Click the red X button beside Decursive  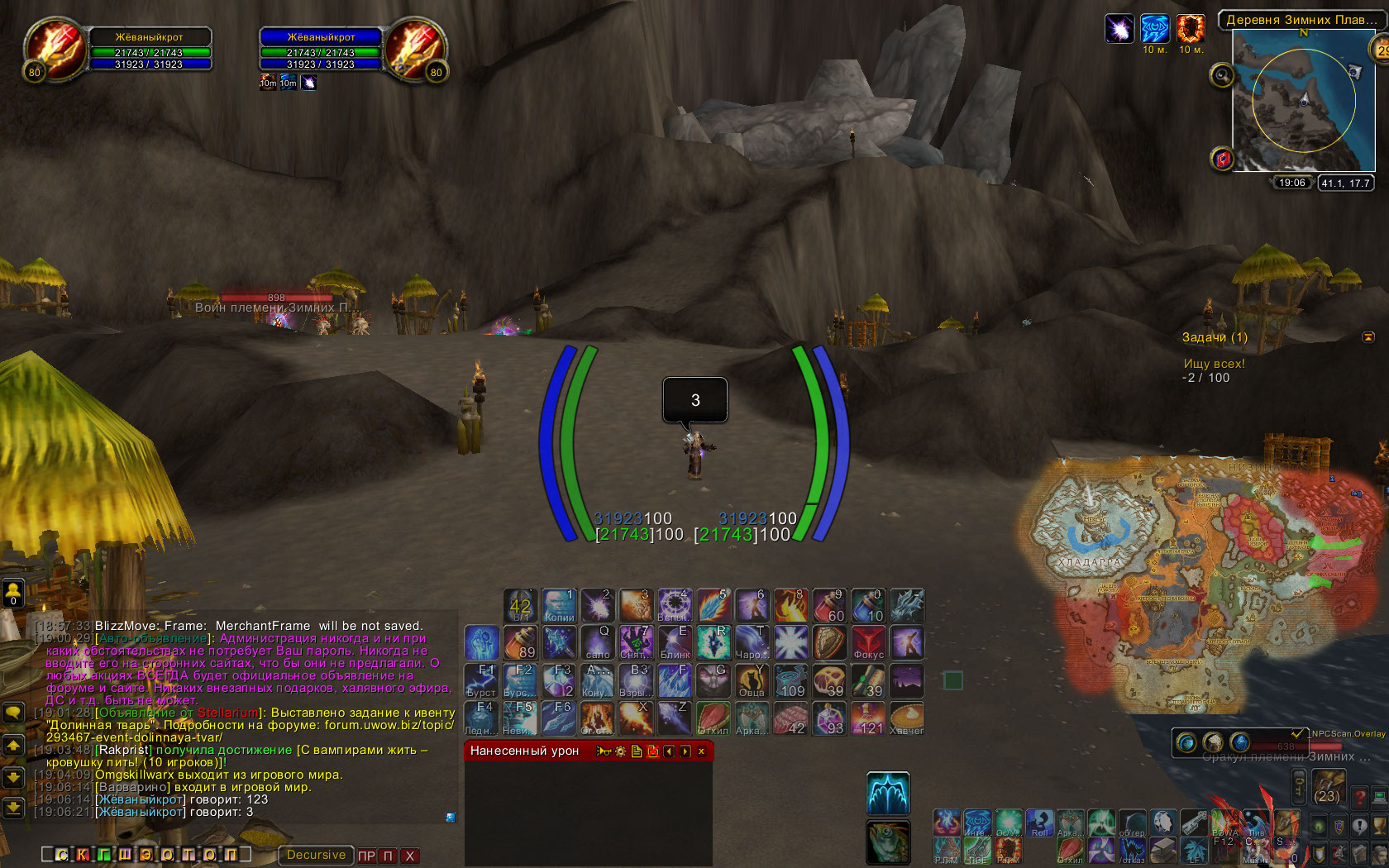(409, 856)
